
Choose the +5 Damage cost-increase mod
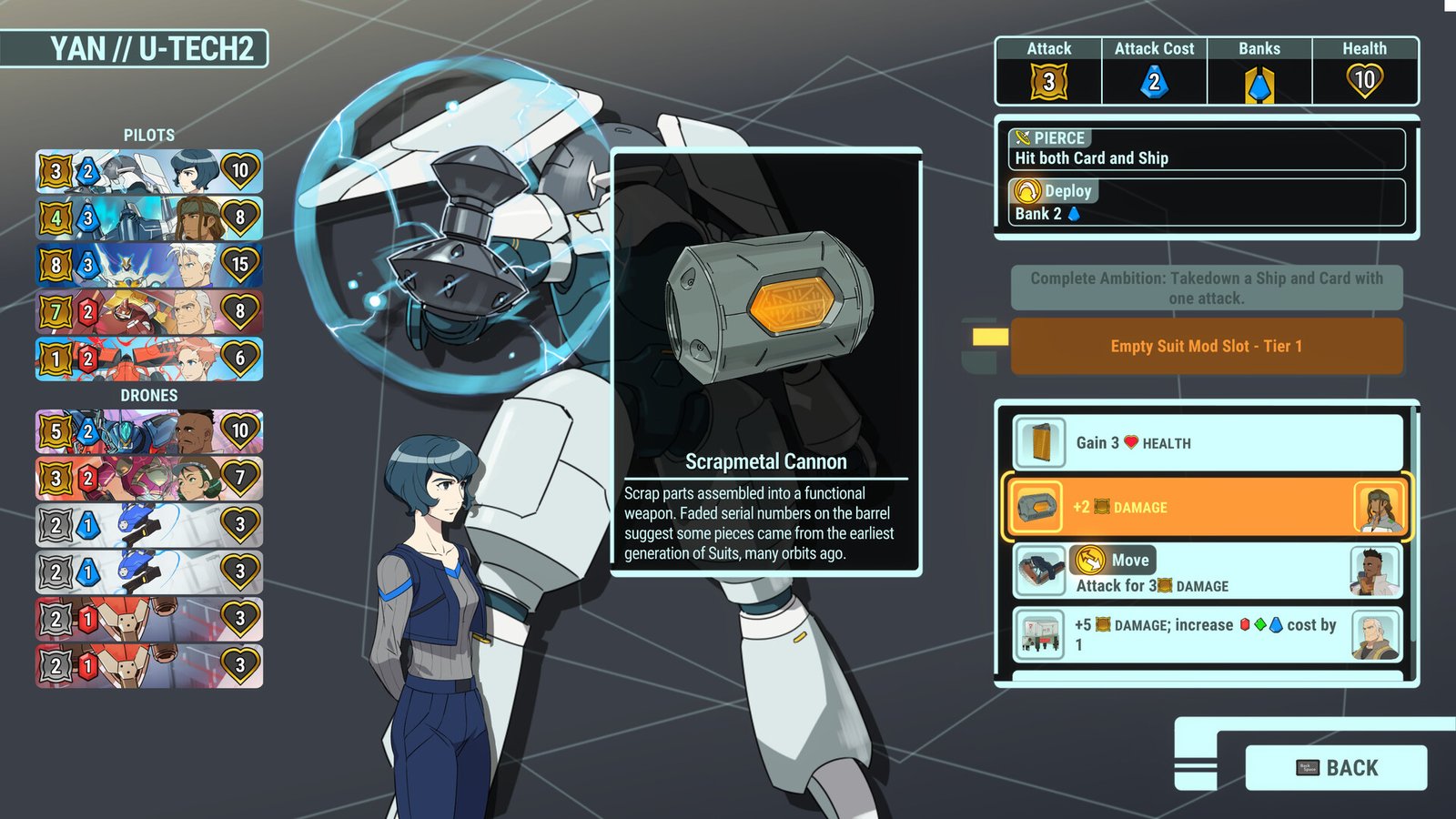click(x=1207, y=634)
